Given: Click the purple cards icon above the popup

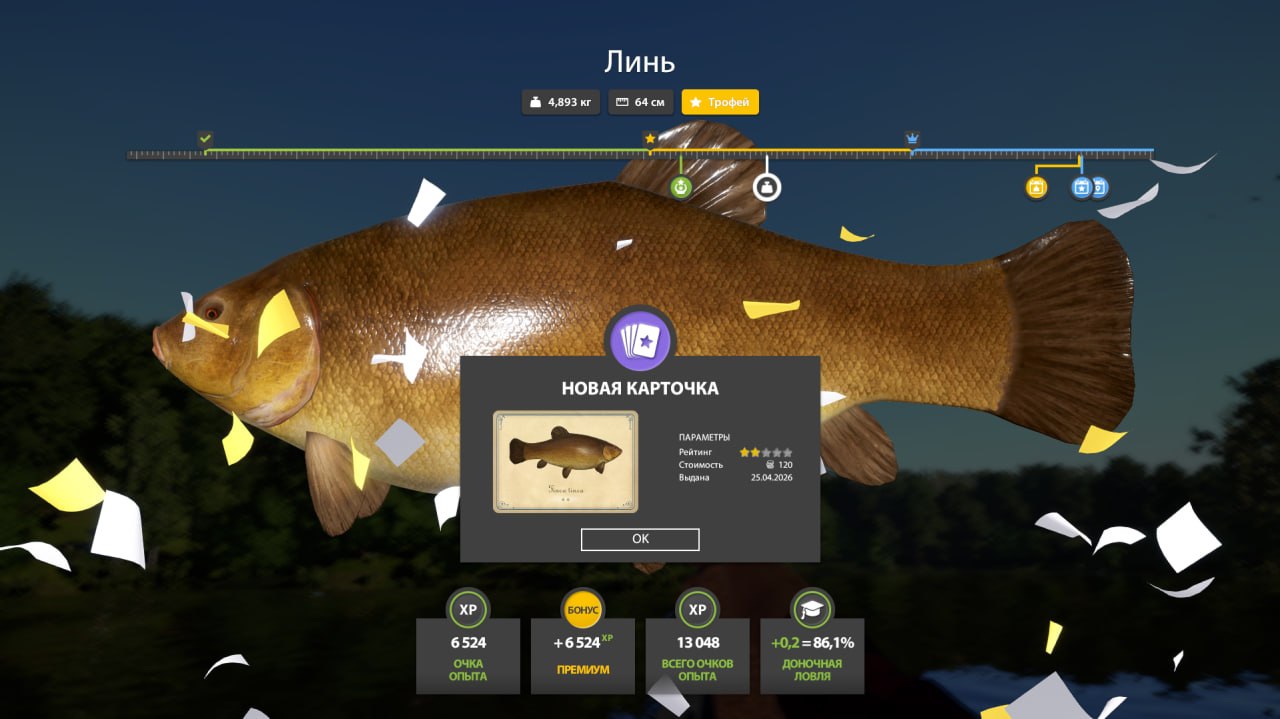Looking at the screenshot, I should 640,340.
